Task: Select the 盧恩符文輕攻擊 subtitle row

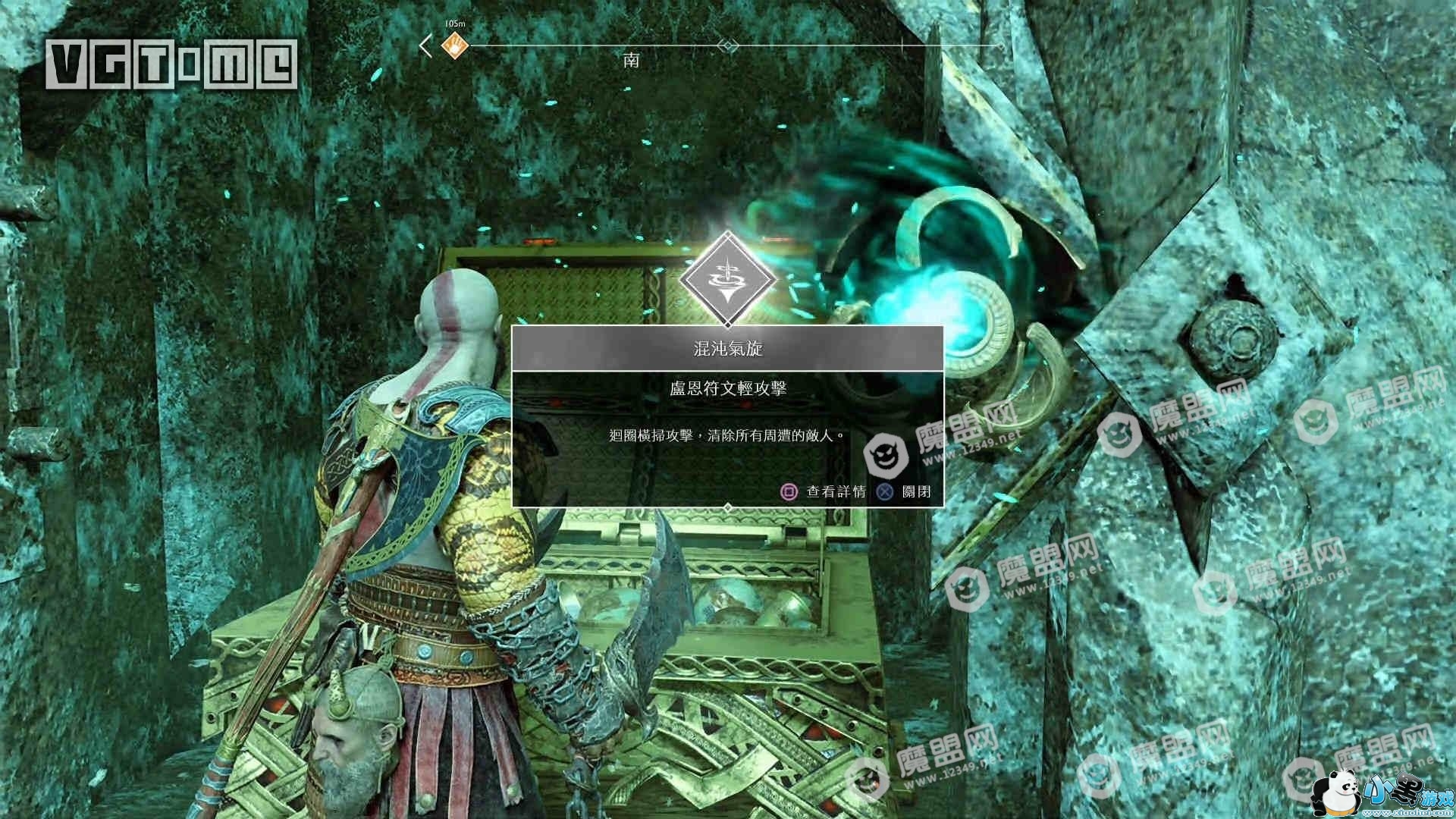Action: pyautogui.click(x=726, y=388)
